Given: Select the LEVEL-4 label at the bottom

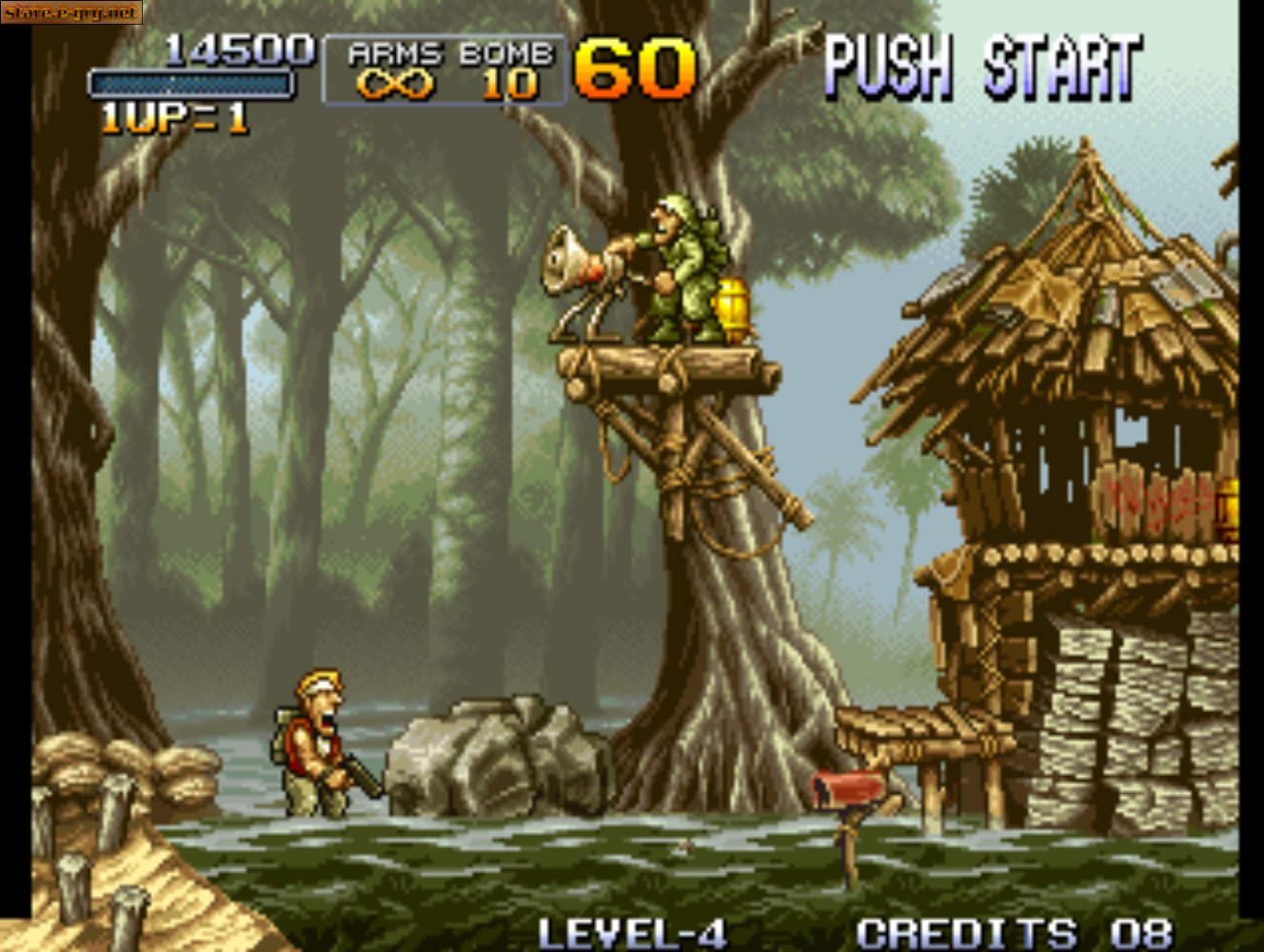Looking at the screenshot, I should [635, 929].
